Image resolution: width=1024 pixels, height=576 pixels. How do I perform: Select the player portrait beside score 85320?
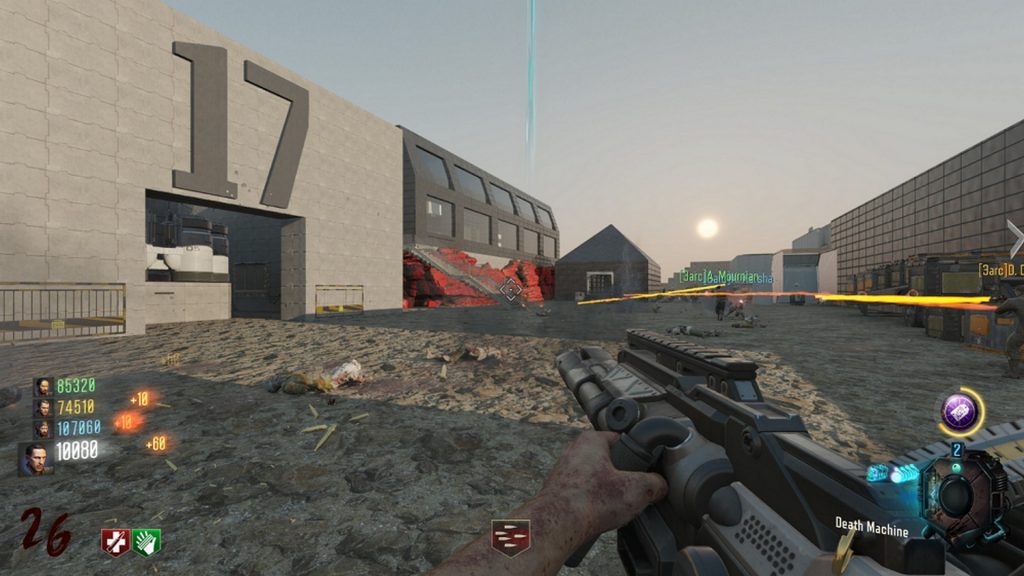click(x=43, y=387)
